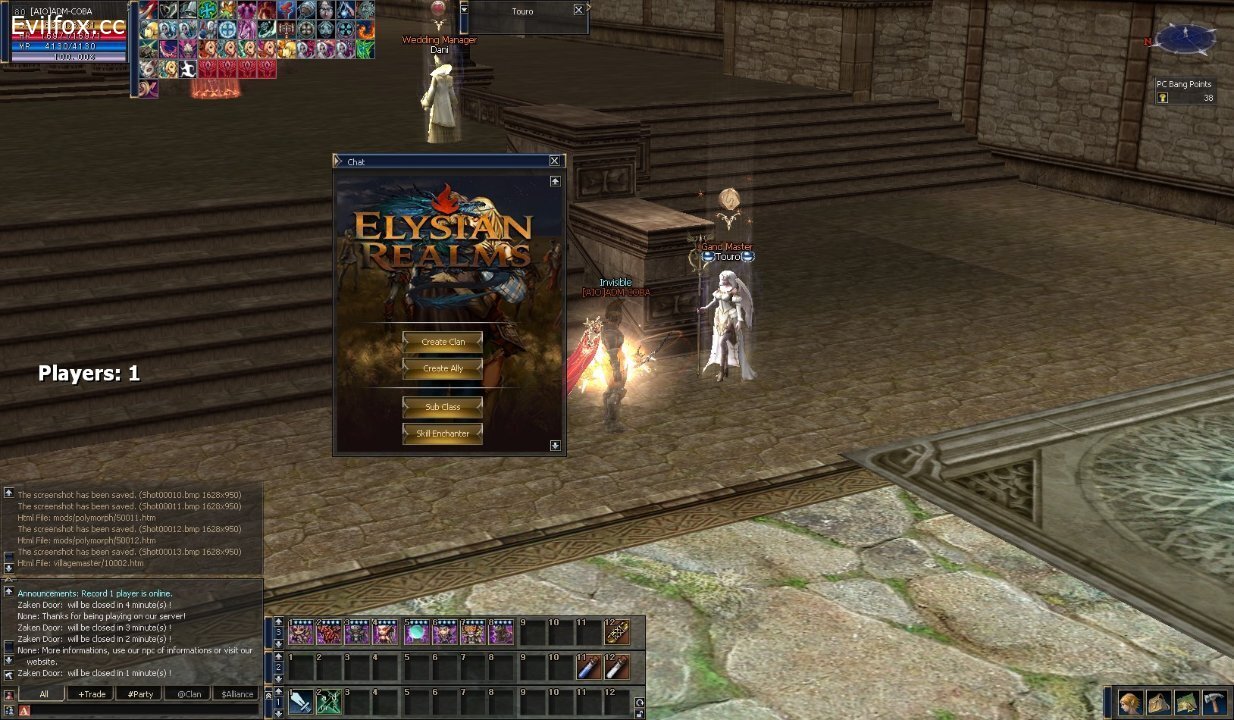This screenshot has width=1234, height=720.
Task: Close the Chat dialog window
Action: (x=555, y=161)
